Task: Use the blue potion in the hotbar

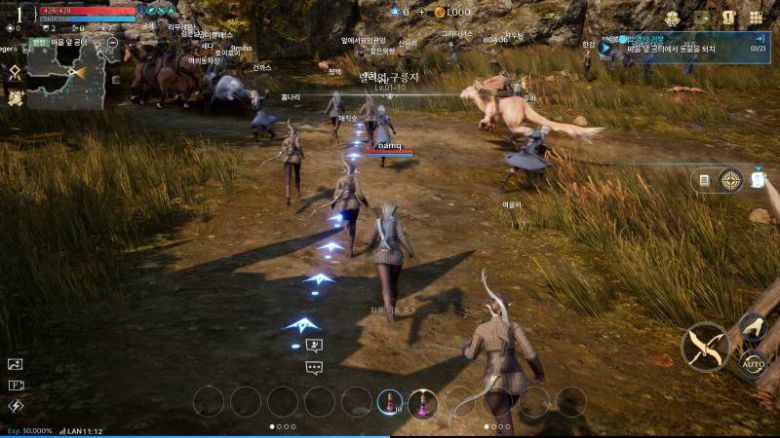Action: pyautogui.click(x=389, y=402)
